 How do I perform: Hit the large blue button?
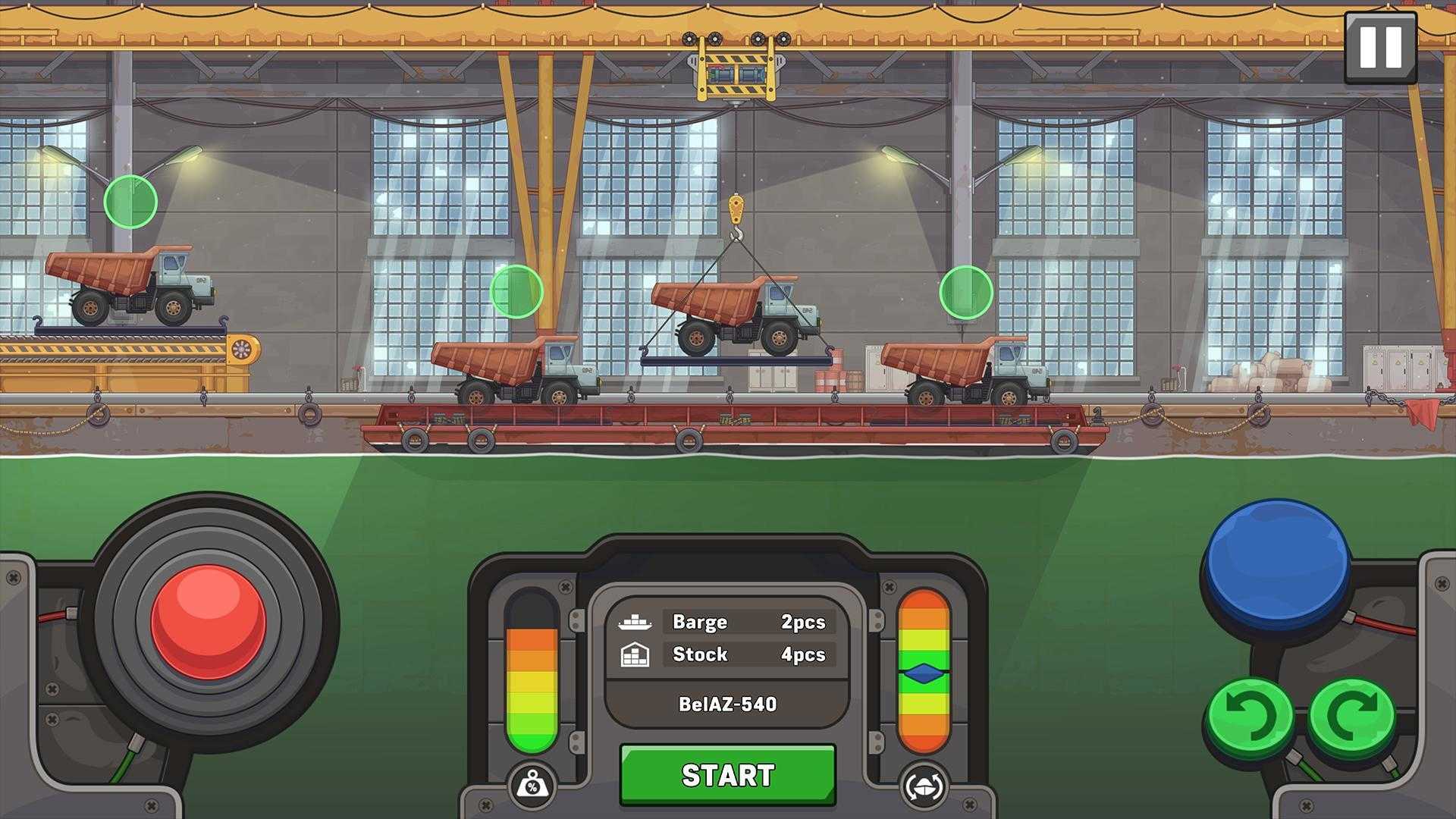pyautogui.click(x=1278, y=561)
